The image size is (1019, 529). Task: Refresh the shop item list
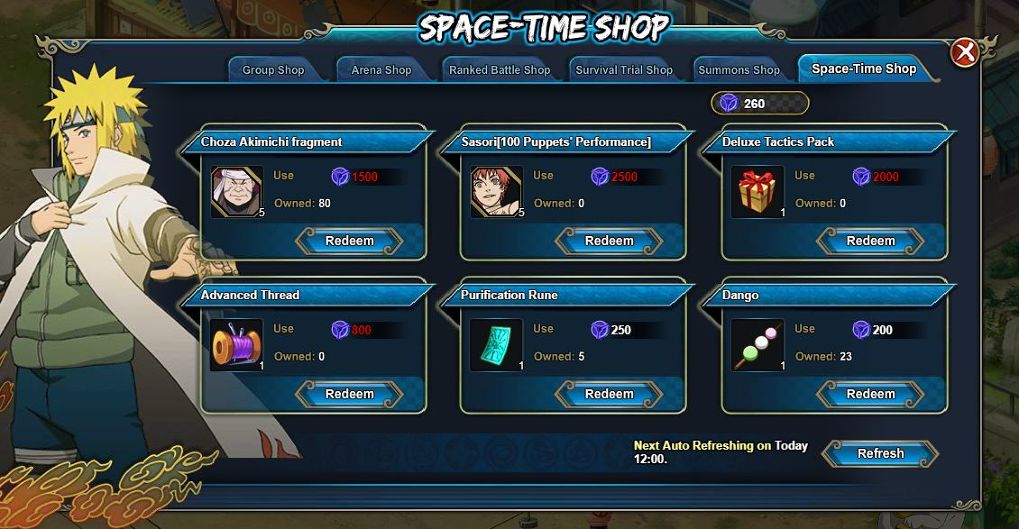880,454
